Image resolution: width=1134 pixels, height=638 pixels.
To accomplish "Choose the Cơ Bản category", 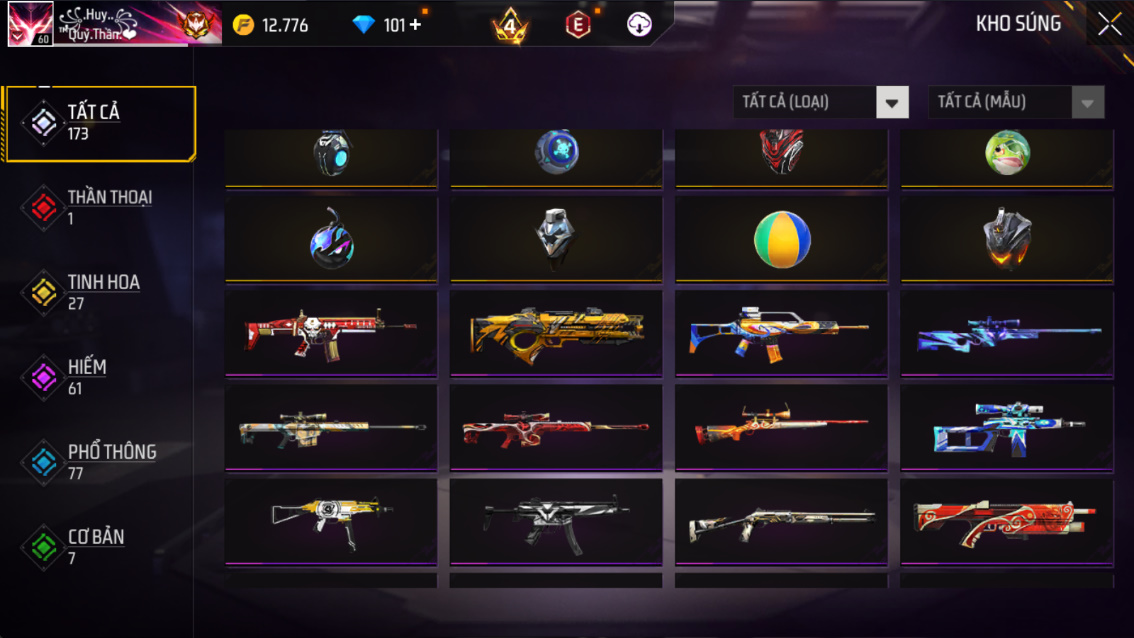I will [98, 546].
